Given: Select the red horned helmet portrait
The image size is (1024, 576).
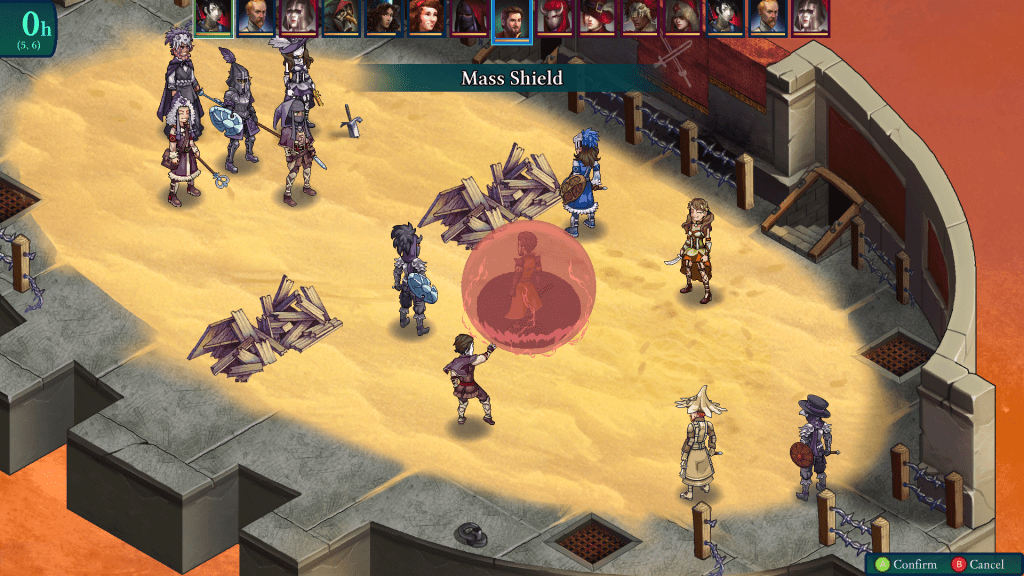Looking at the screenshot, I should tap(555, 18).
